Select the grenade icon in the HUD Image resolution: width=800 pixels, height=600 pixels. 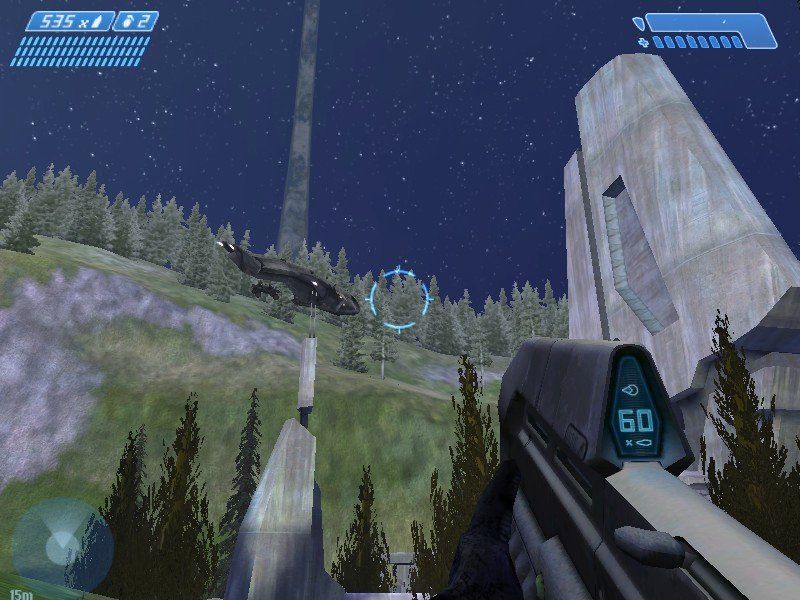[127, 21]
